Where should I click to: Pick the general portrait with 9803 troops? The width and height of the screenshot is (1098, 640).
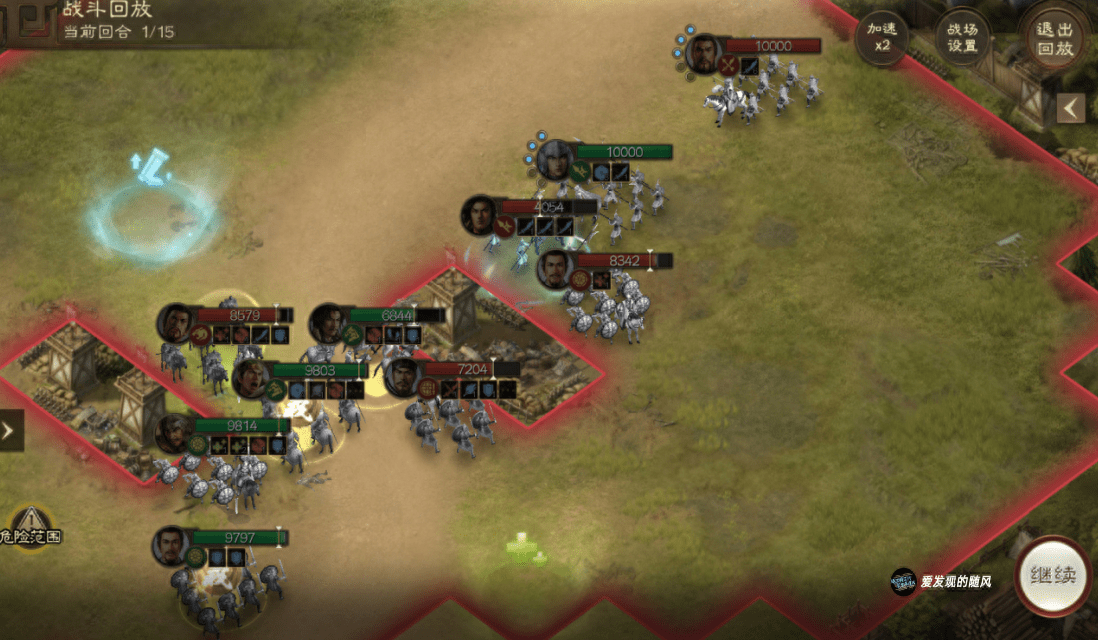pyautogui.click(x=251, y=378)
